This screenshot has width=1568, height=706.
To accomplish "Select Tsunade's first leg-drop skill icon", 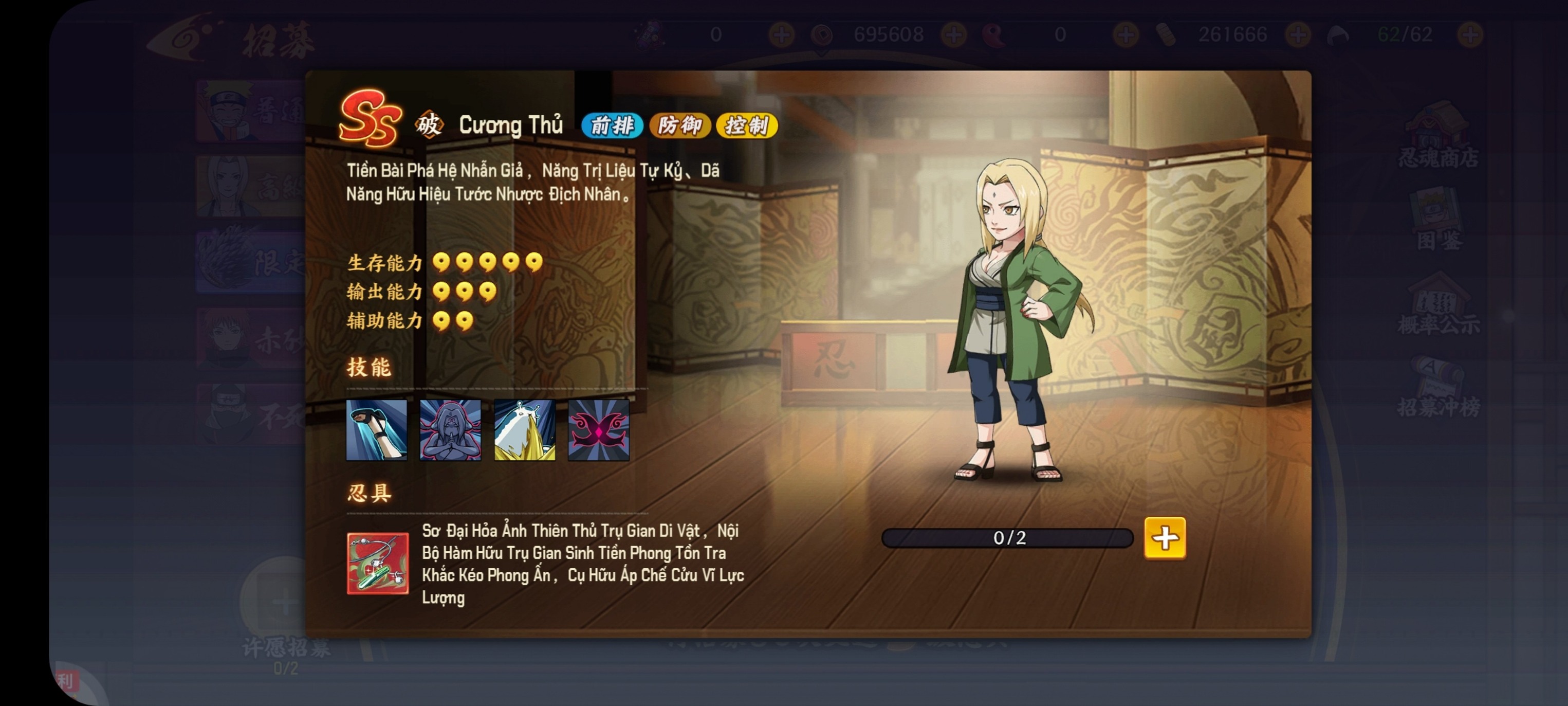I will (376, 431).
